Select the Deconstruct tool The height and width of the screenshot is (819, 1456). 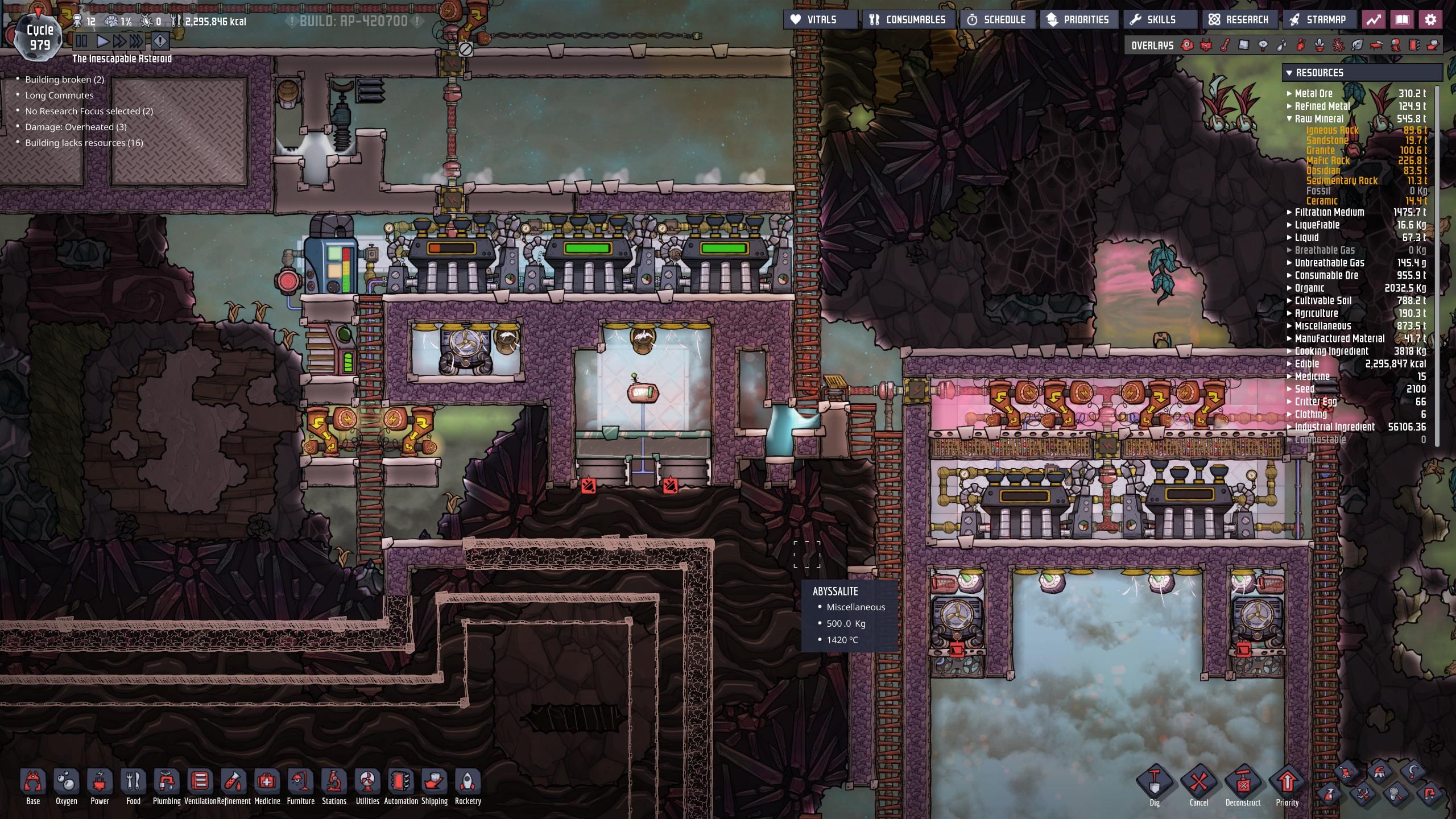point(1243,785)
